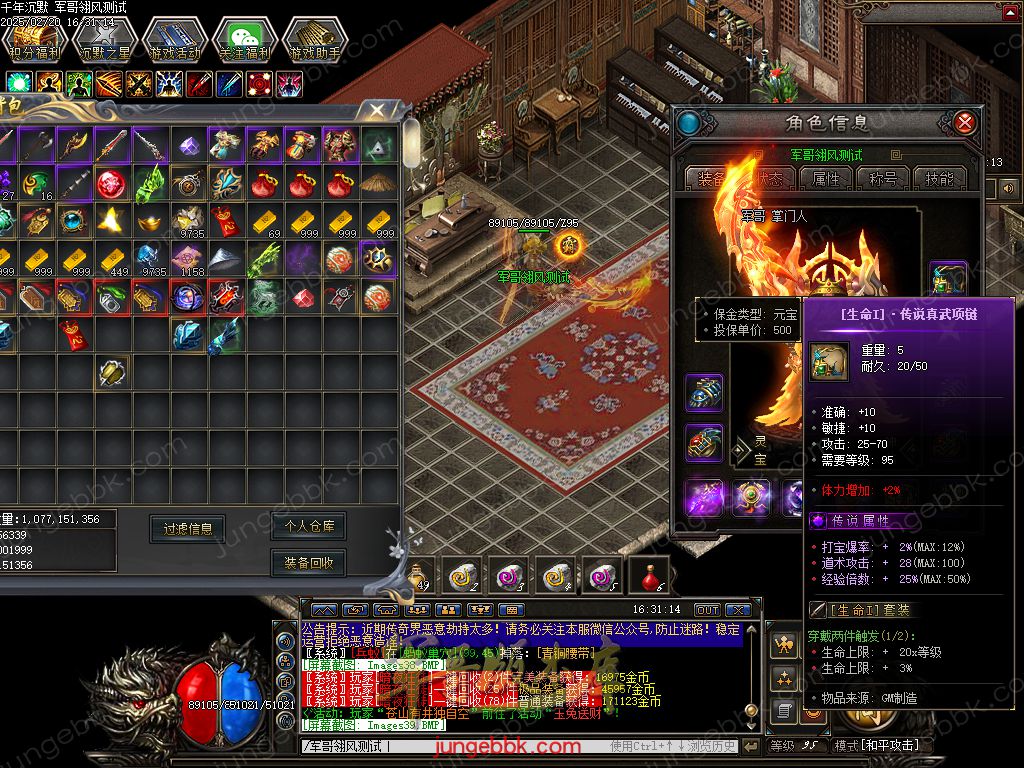Open the 关注福利 WeChat menu
Viewport: 1024px width, 768px height.
[244, 40]
